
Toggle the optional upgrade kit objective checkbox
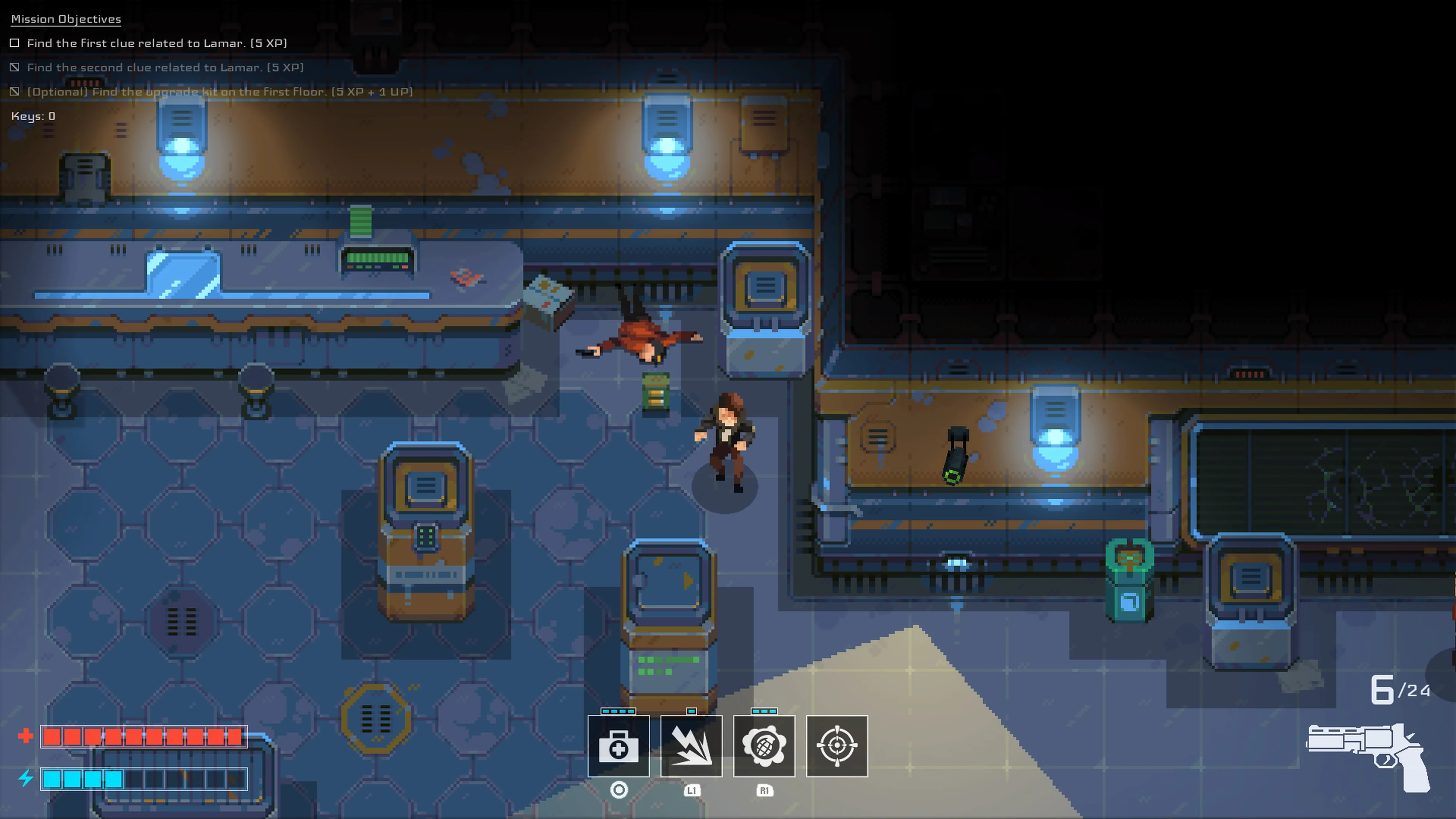(14, 91)
